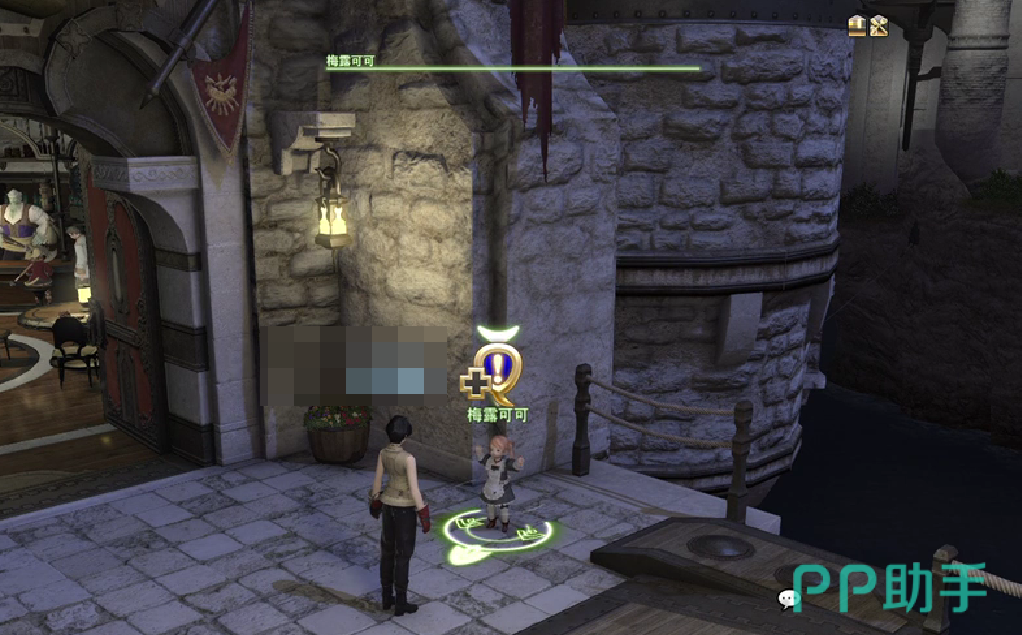Select the 梅露可可 nameplate above the NPC
The height and width of the screenshot is (635, 1022).
tap(497, 414)
